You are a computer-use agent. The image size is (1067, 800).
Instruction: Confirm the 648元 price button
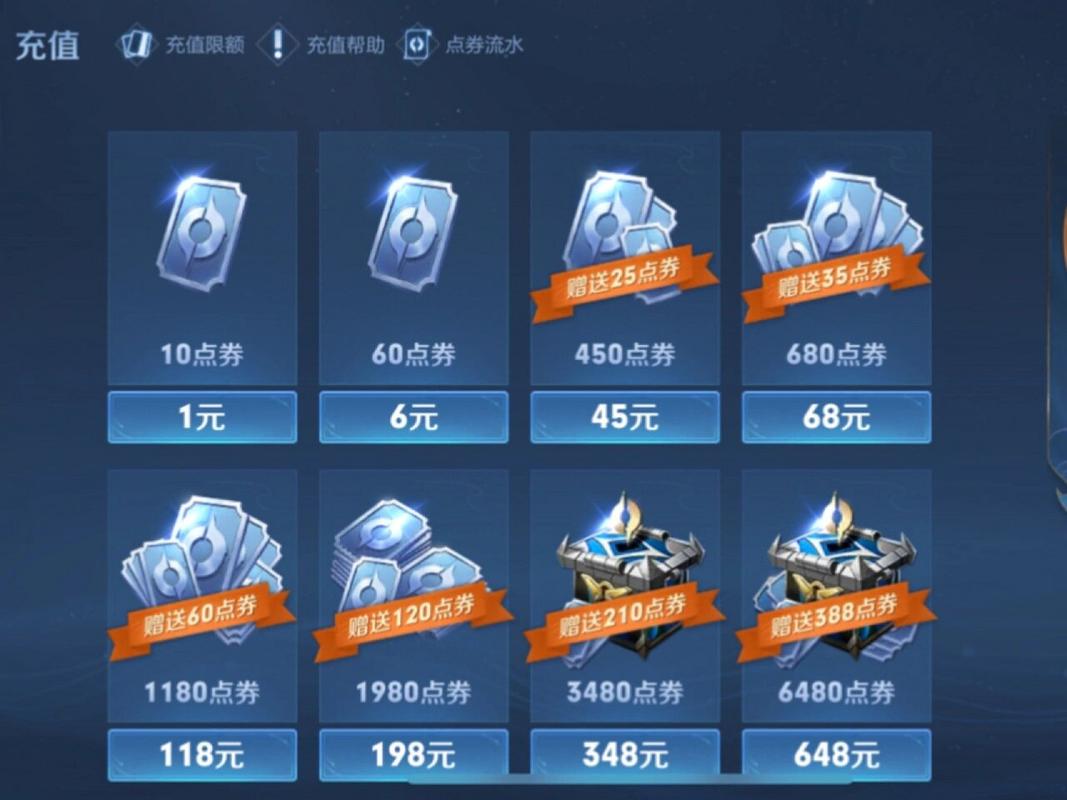point(836,755)
